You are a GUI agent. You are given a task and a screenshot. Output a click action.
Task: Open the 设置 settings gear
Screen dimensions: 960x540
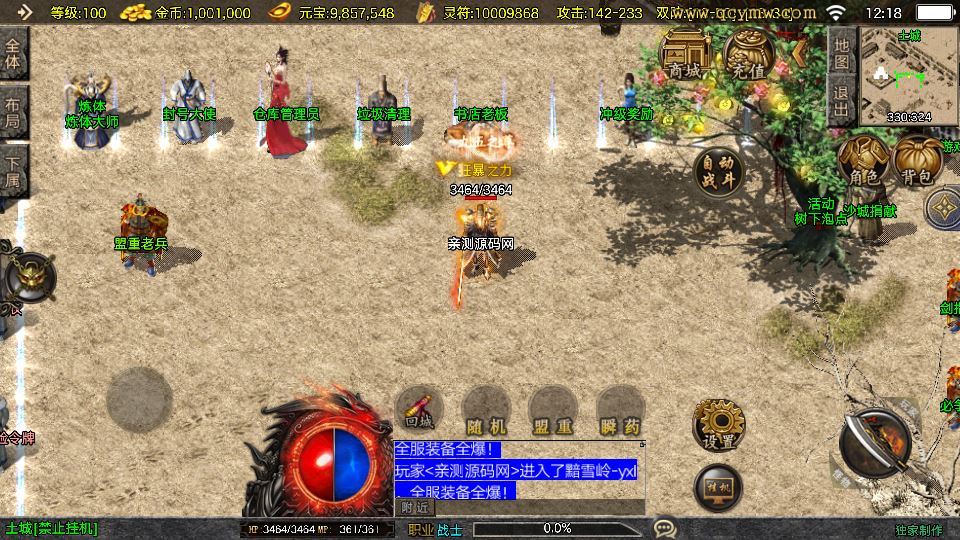coord(718,424)
